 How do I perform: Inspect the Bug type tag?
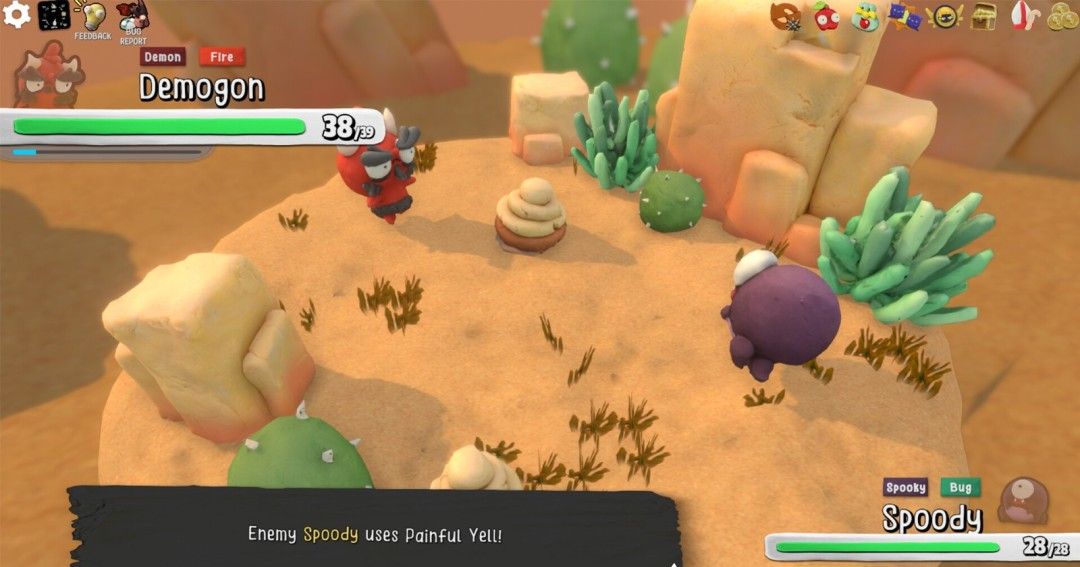point(960,488)
